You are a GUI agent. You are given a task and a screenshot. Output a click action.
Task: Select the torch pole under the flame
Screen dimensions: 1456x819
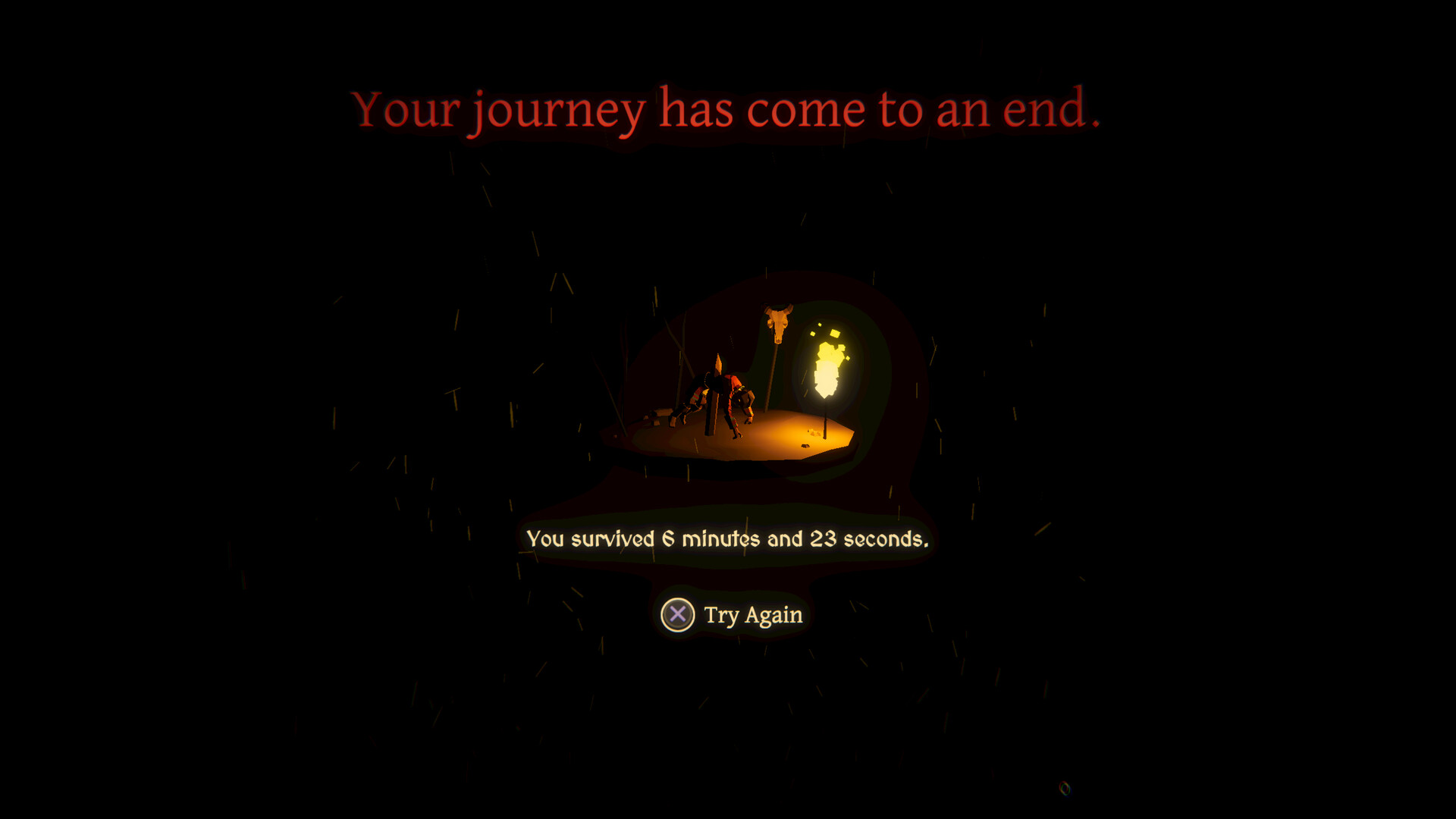pos(825,425)
